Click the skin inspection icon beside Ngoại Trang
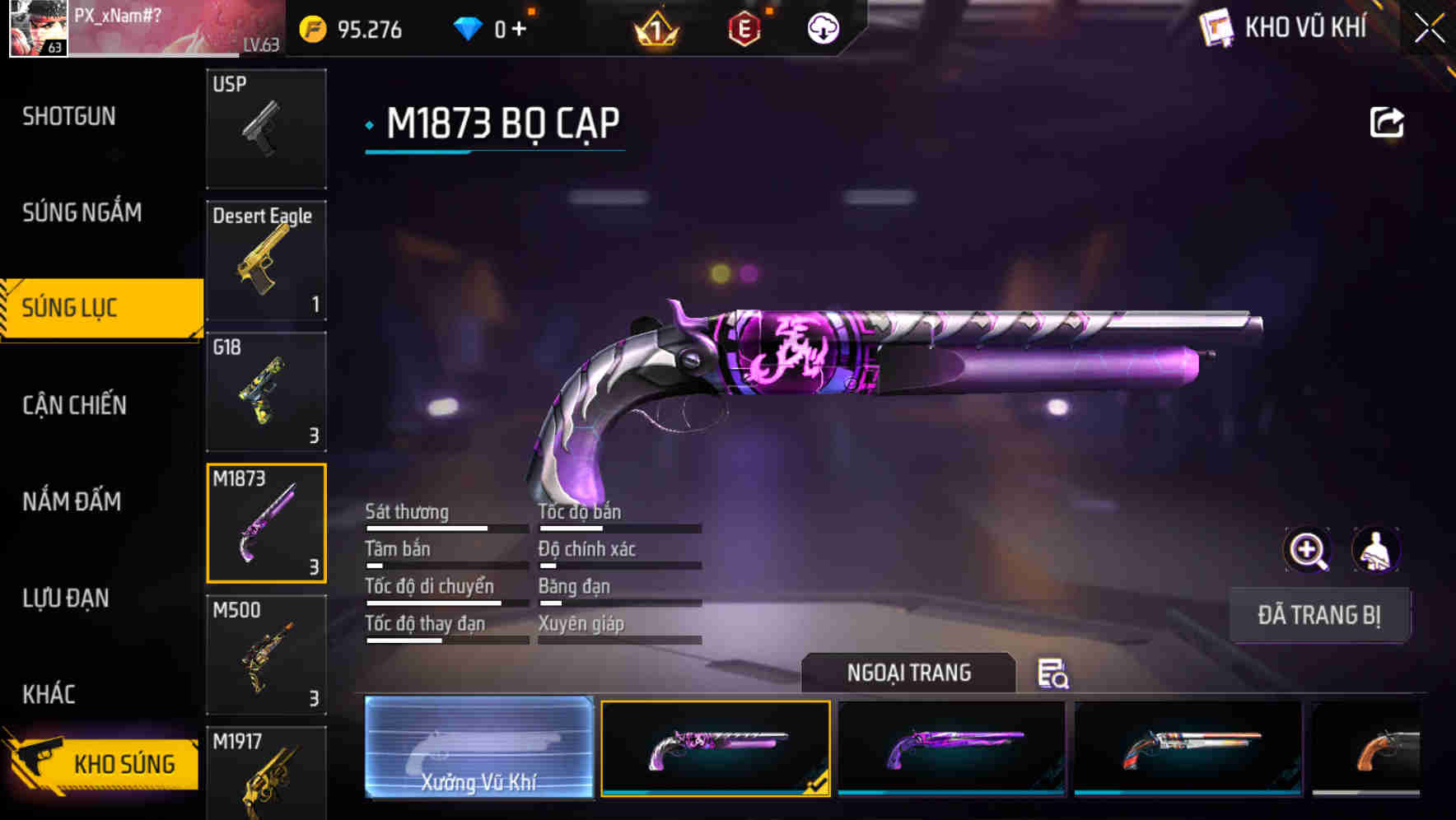Image resolution: width=1456 pixels, height=820 pixels. click(x=1052, y=674)
